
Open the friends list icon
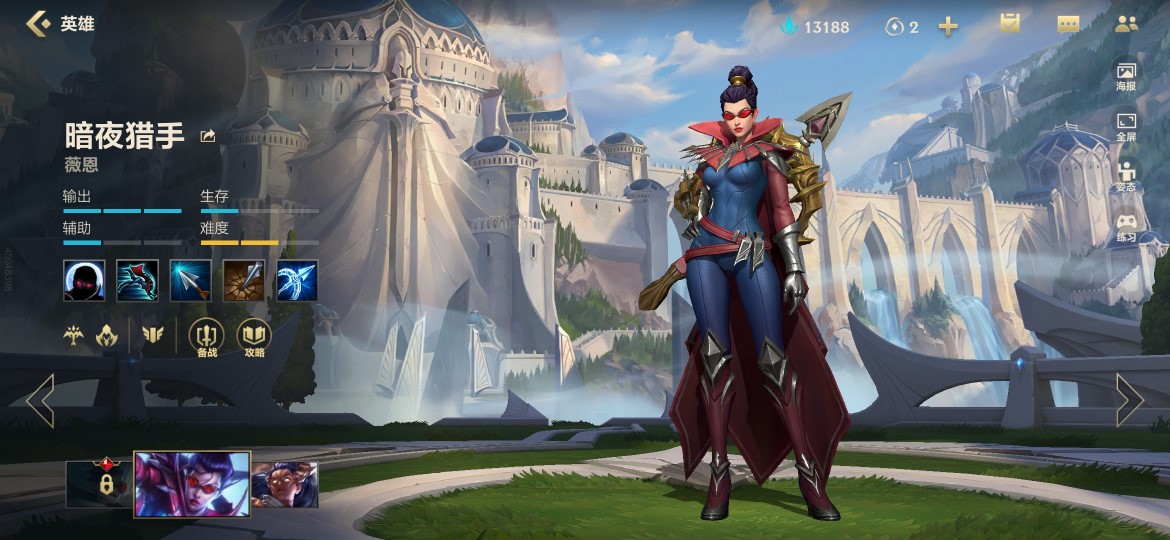[x=1127, y=25]
